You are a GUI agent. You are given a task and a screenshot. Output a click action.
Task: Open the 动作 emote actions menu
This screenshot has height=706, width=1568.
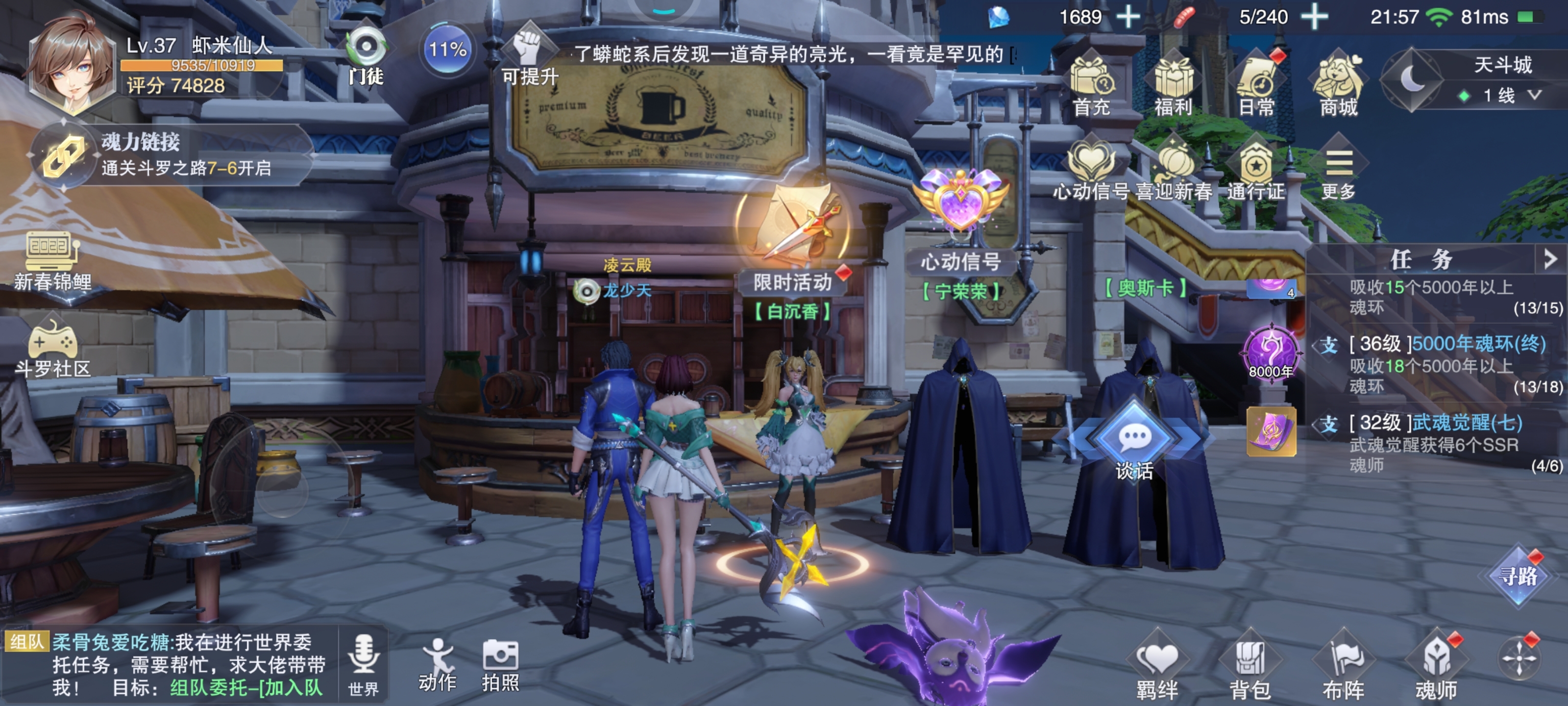(x=437, y=665)
